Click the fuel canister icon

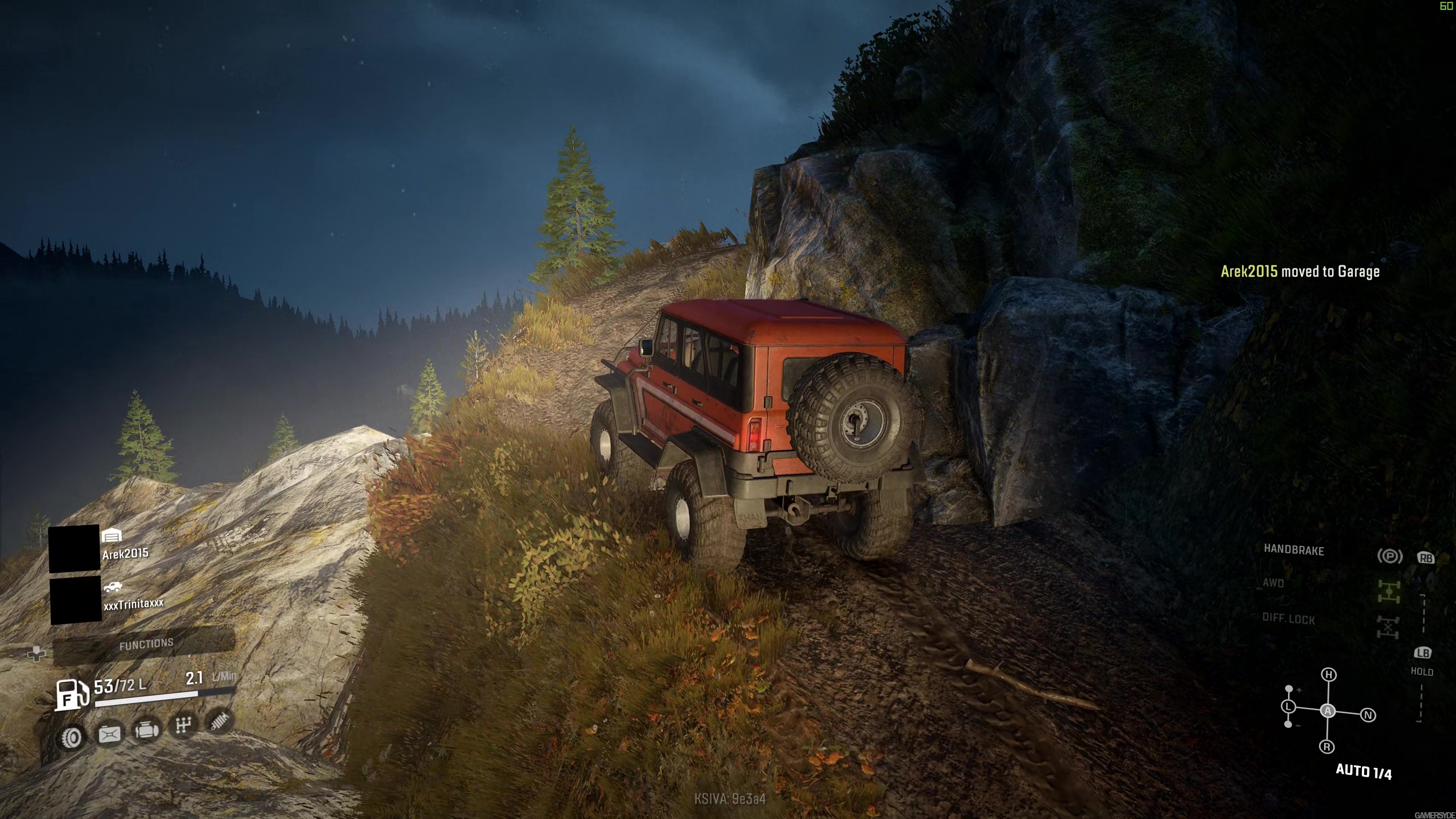click(110, 734)
